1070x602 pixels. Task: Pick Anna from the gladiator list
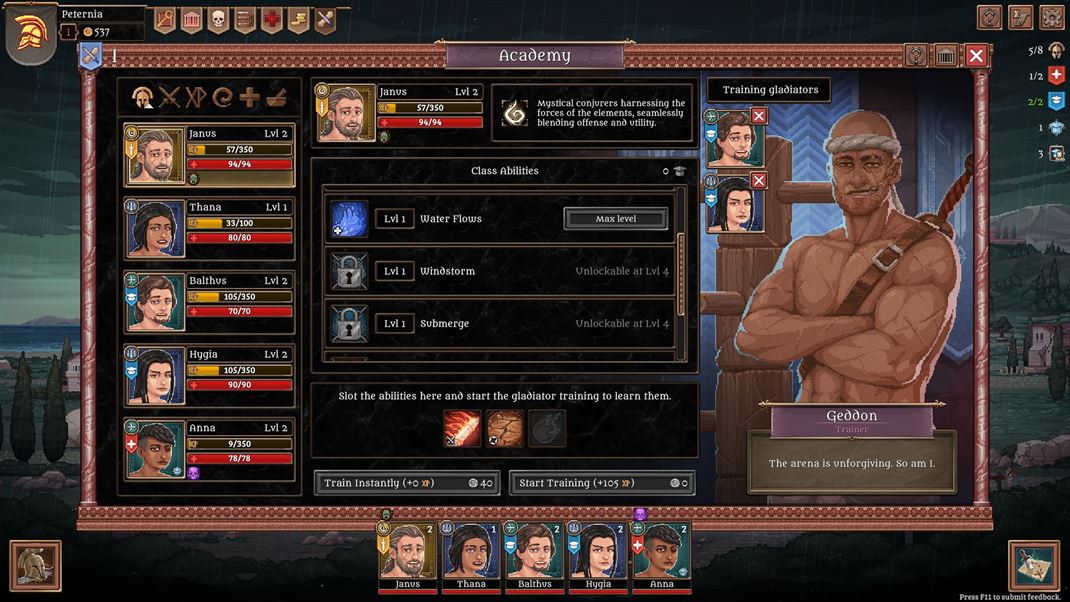(209, 447)
